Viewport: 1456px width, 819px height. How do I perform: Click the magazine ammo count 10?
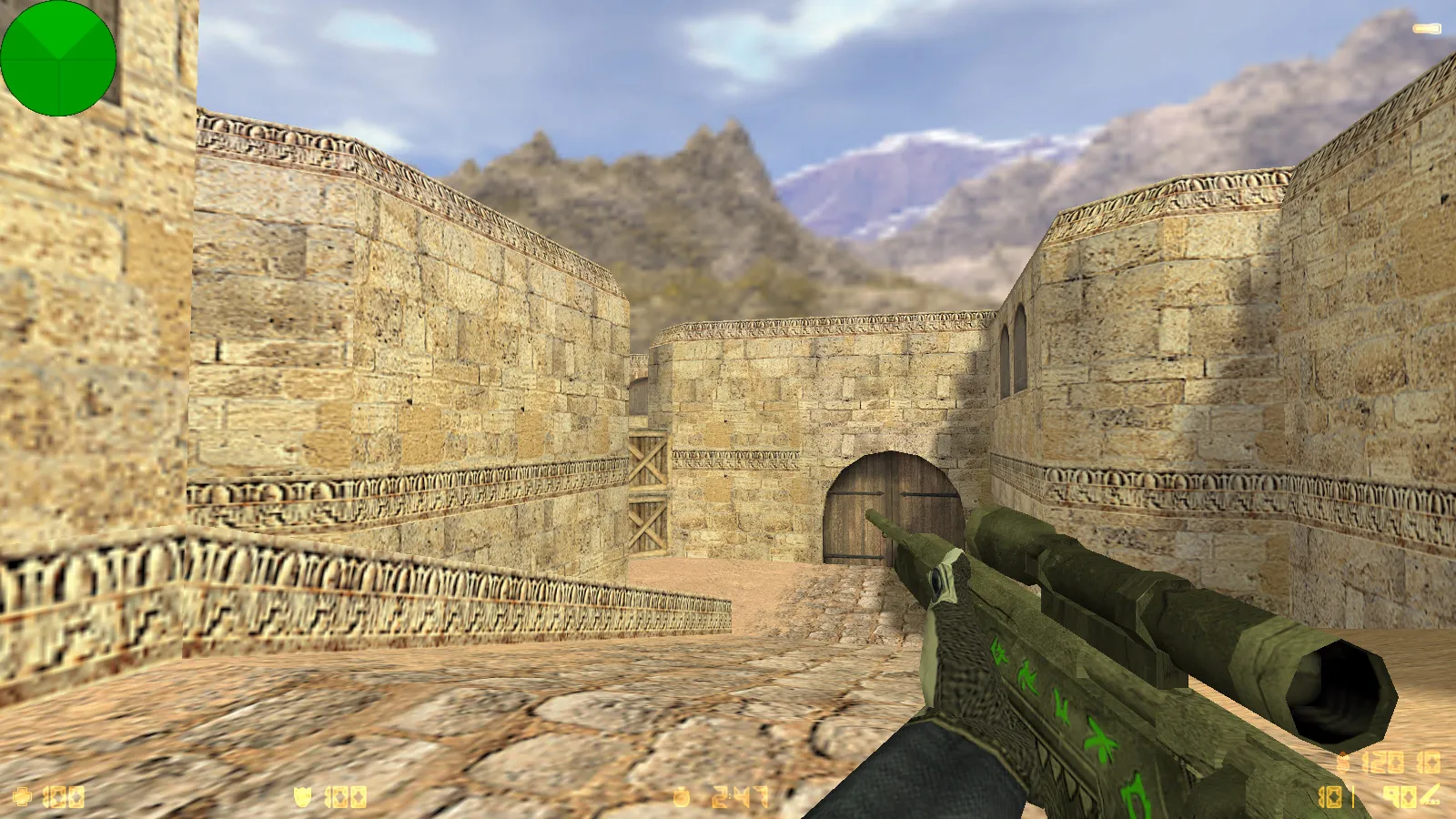1330,796
